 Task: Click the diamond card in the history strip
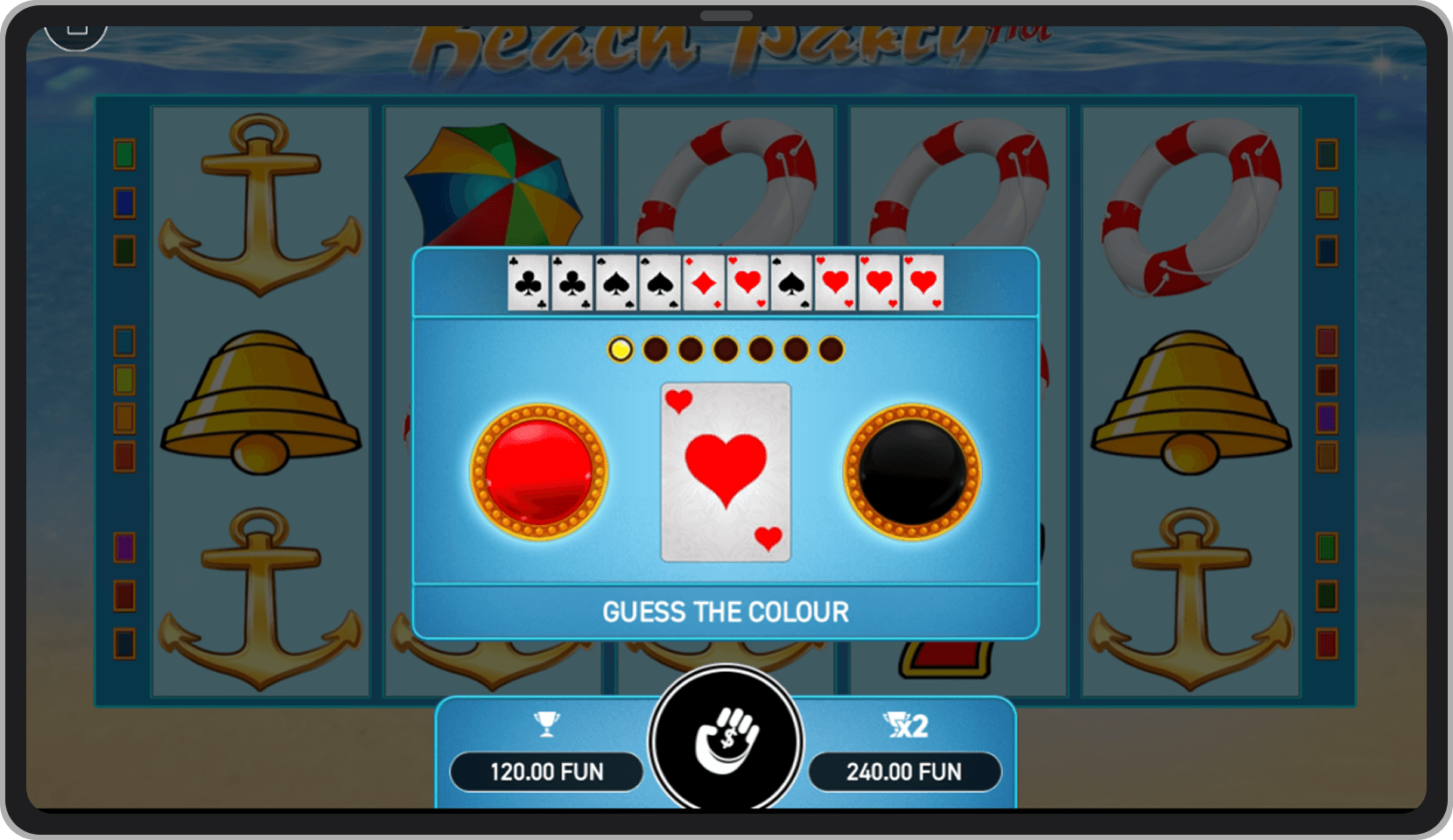pyautogui.click(x=705, y=282)
